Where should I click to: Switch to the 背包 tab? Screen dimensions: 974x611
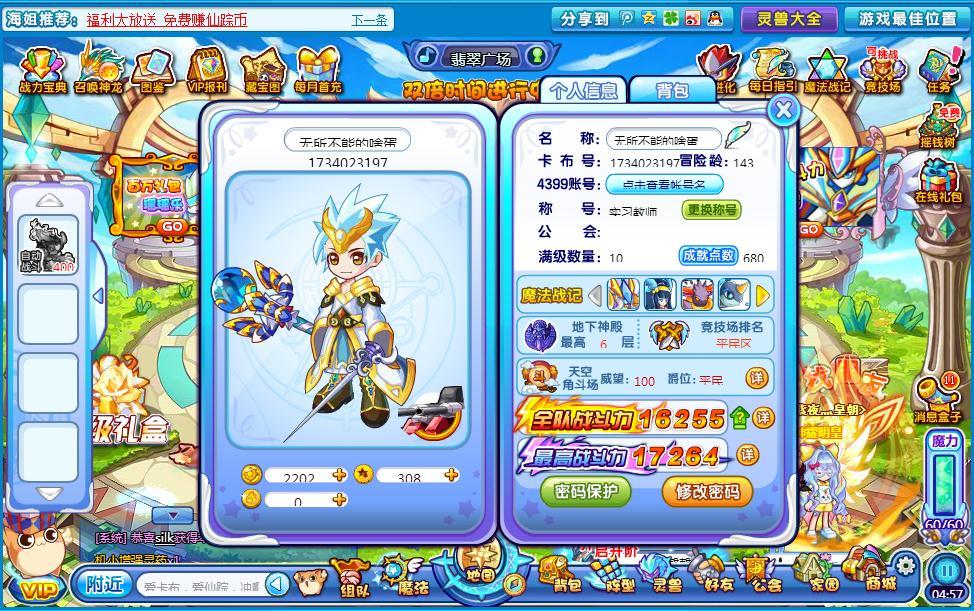click(672, 90)
